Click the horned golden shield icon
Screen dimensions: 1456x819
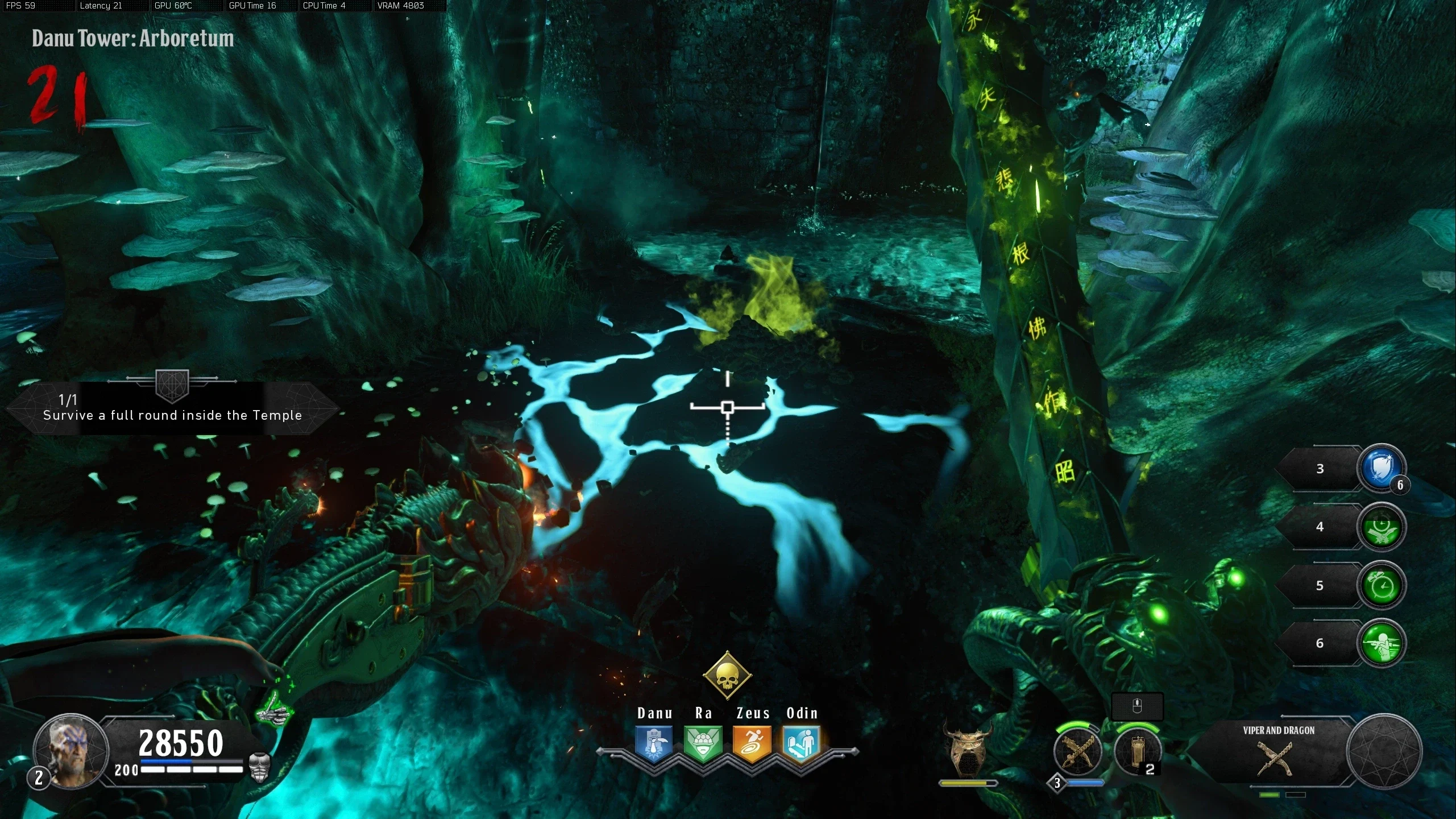(967, 750)
